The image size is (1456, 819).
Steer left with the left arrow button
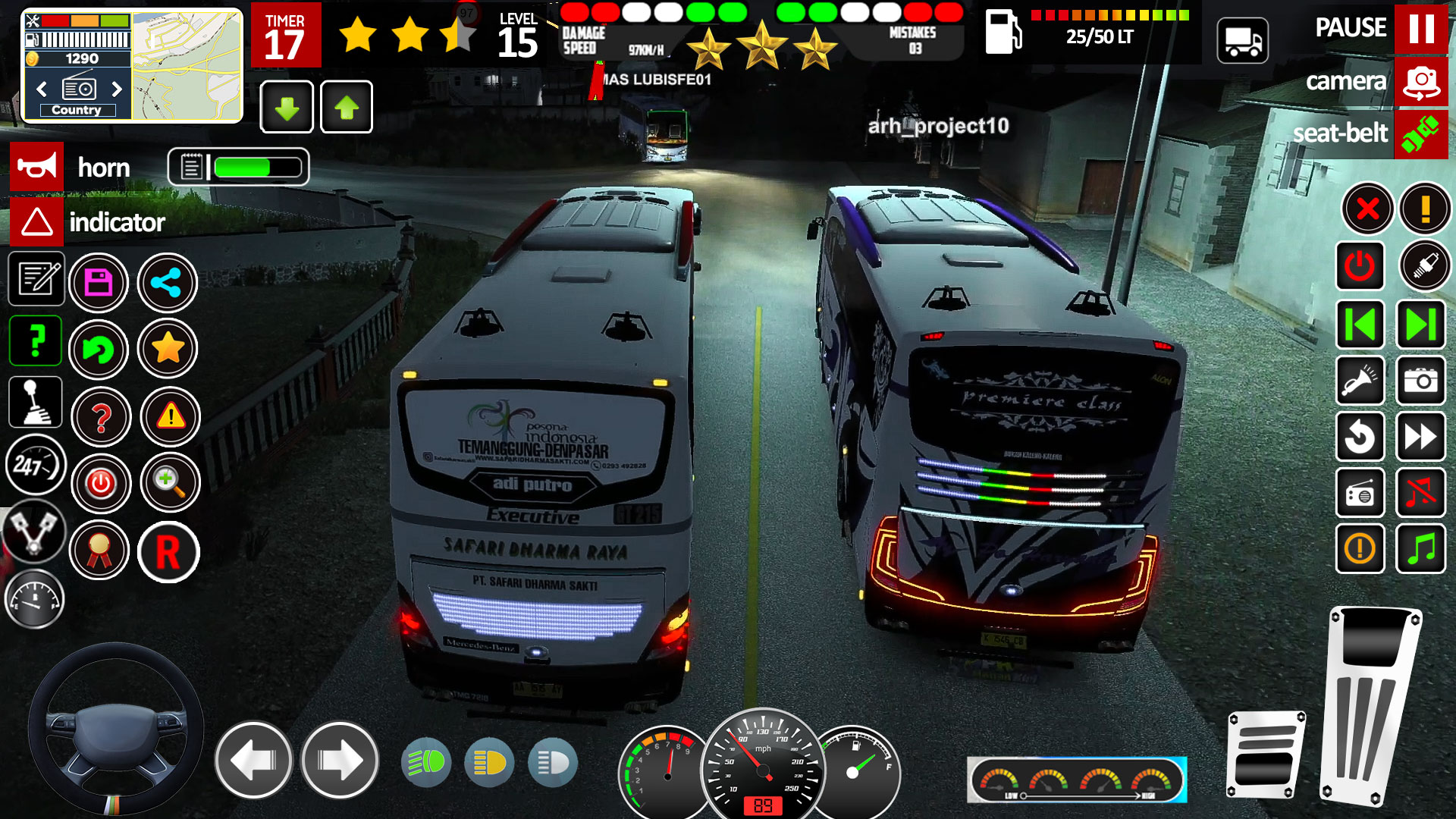[253, 760]
